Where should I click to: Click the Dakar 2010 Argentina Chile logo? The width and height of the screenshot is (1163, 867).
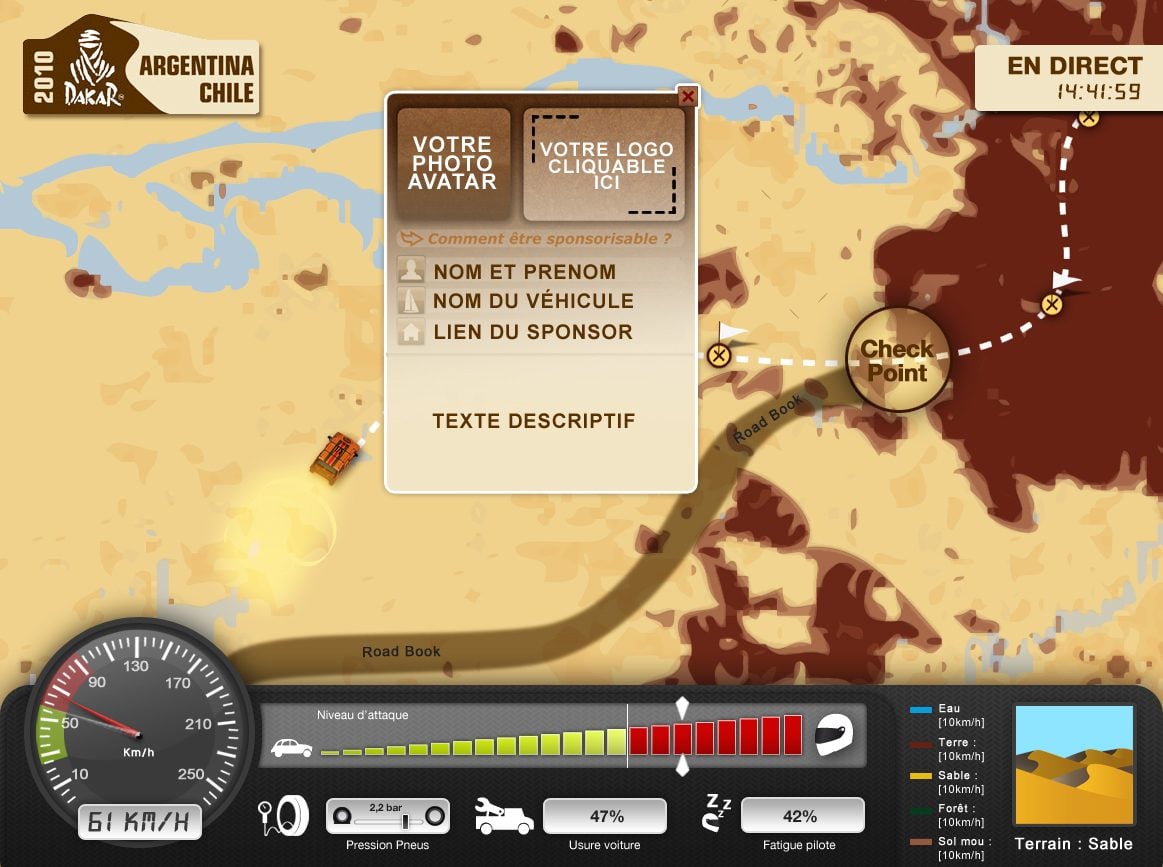(141, 66)
